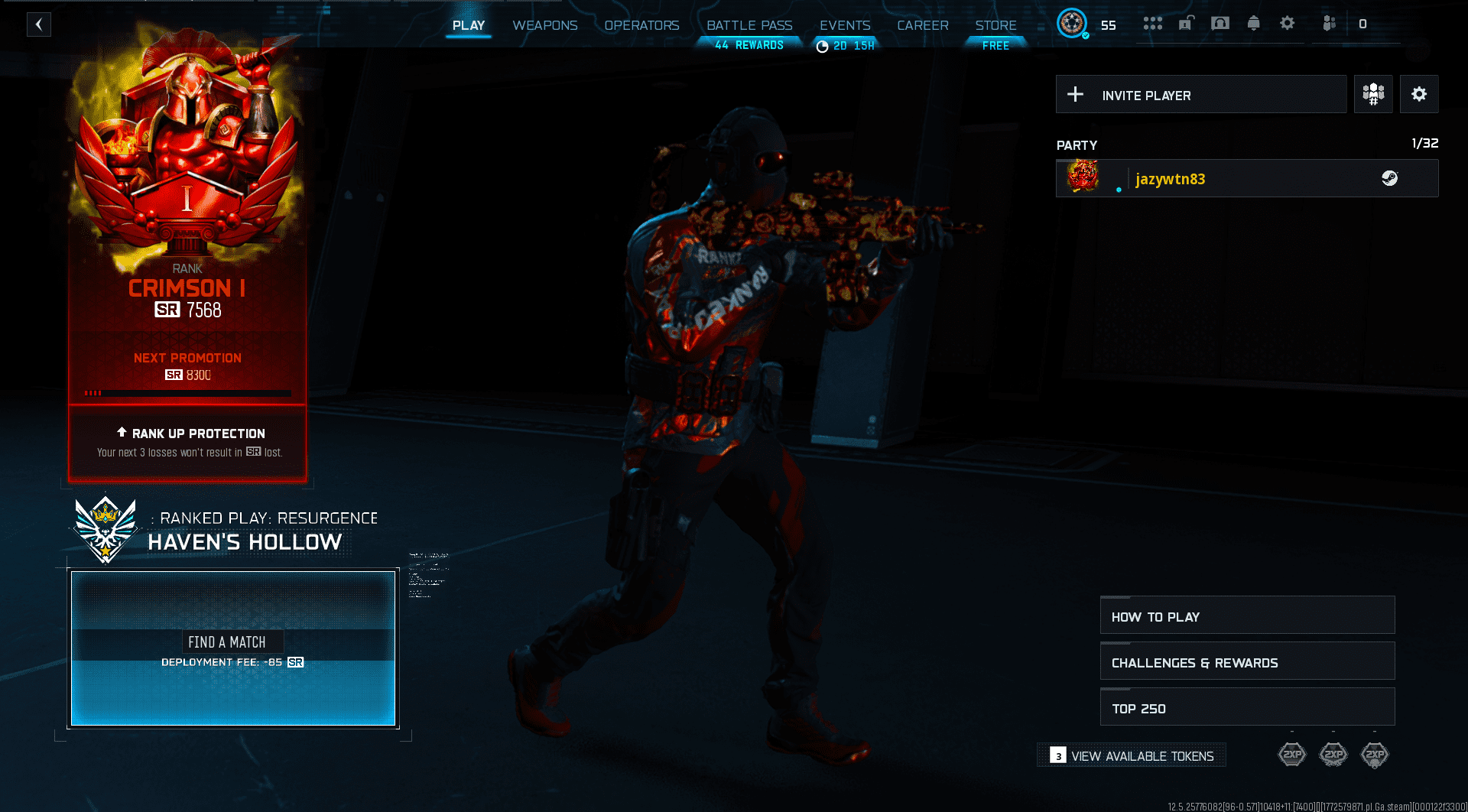Open the notifications bell icon
The width and height of the screenshot is (1468, 812).
coord(1253,24)
